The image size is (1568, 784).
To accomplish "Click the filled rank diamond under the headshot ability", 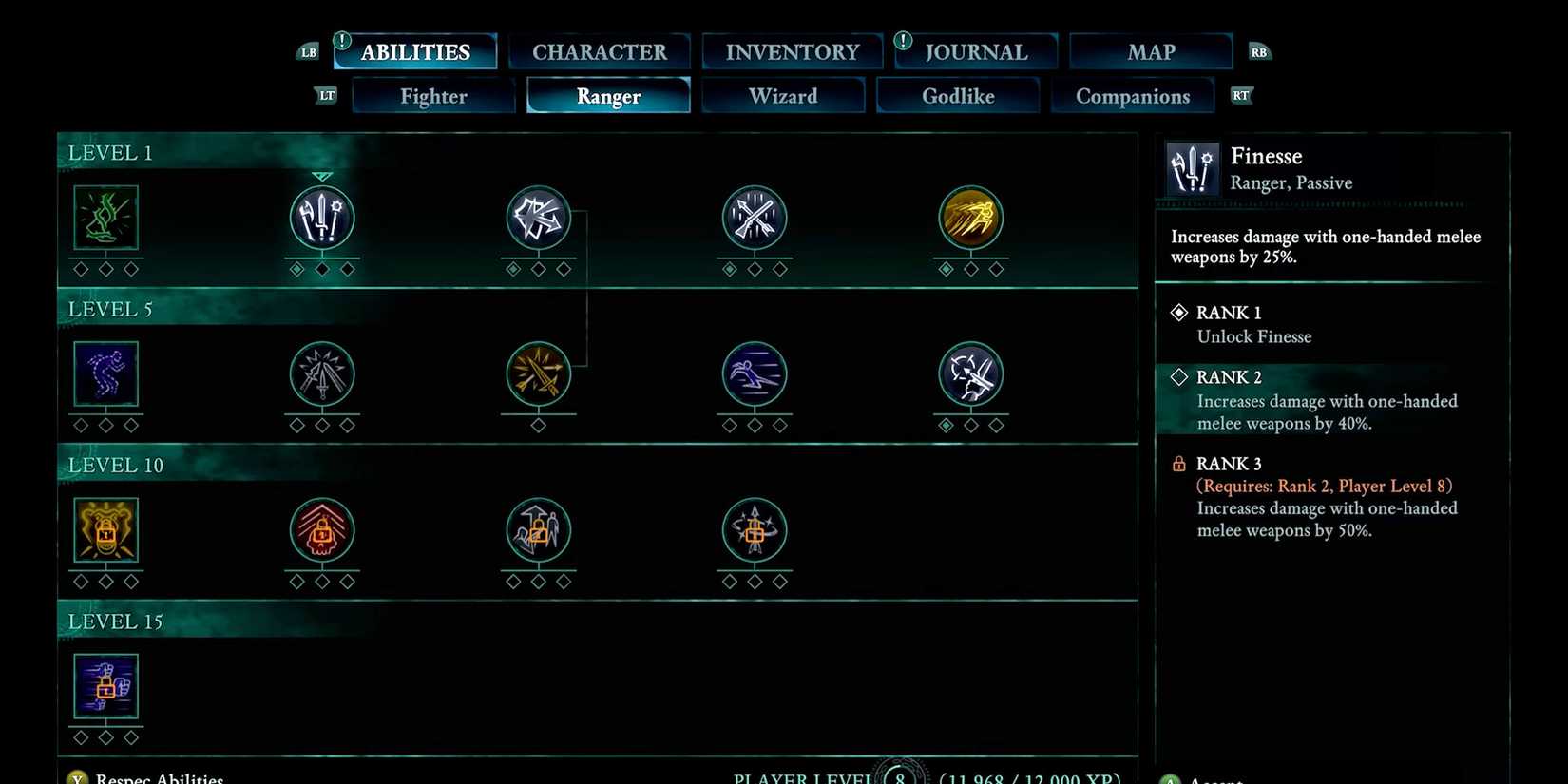I will click(x=945, y=425).
